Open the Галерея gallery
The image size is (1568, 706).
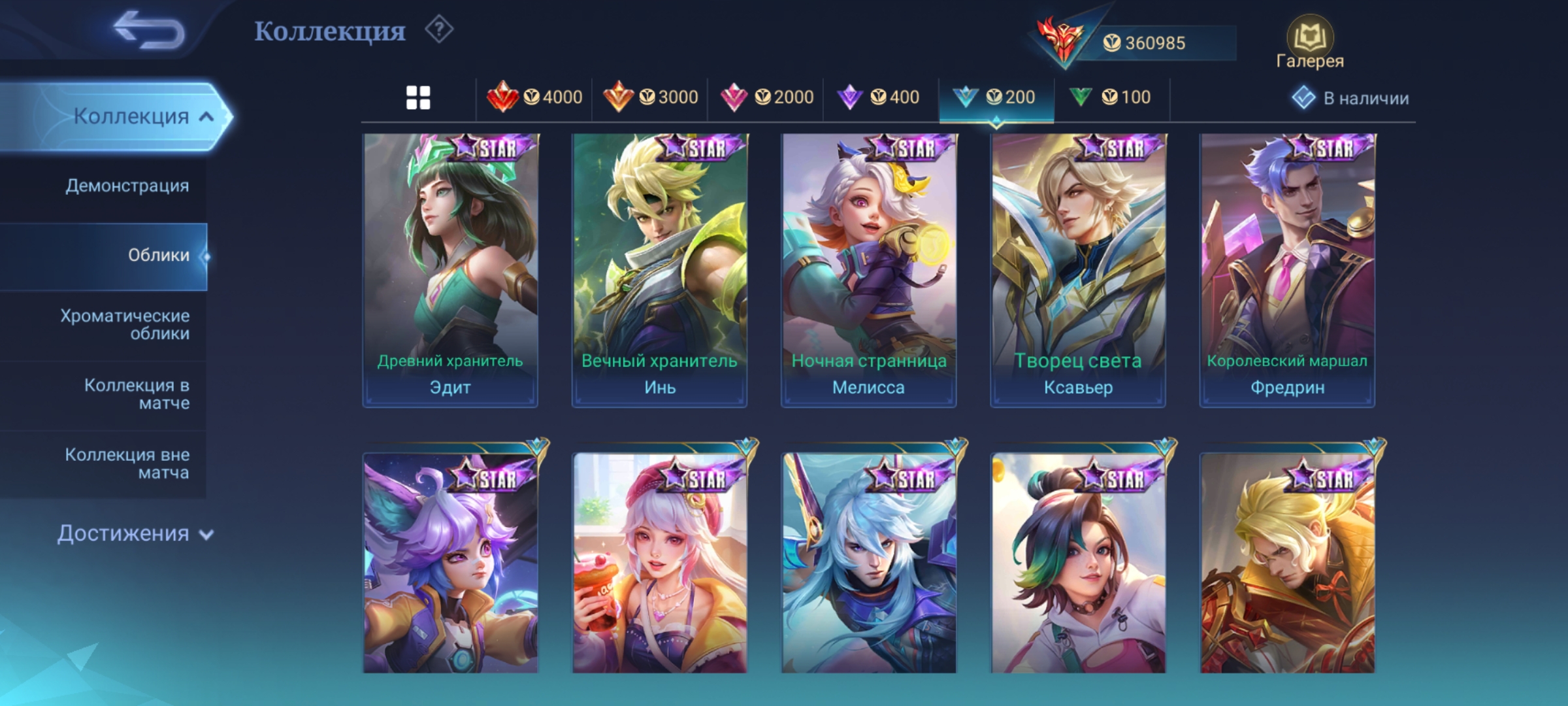tap(1309, 43)
